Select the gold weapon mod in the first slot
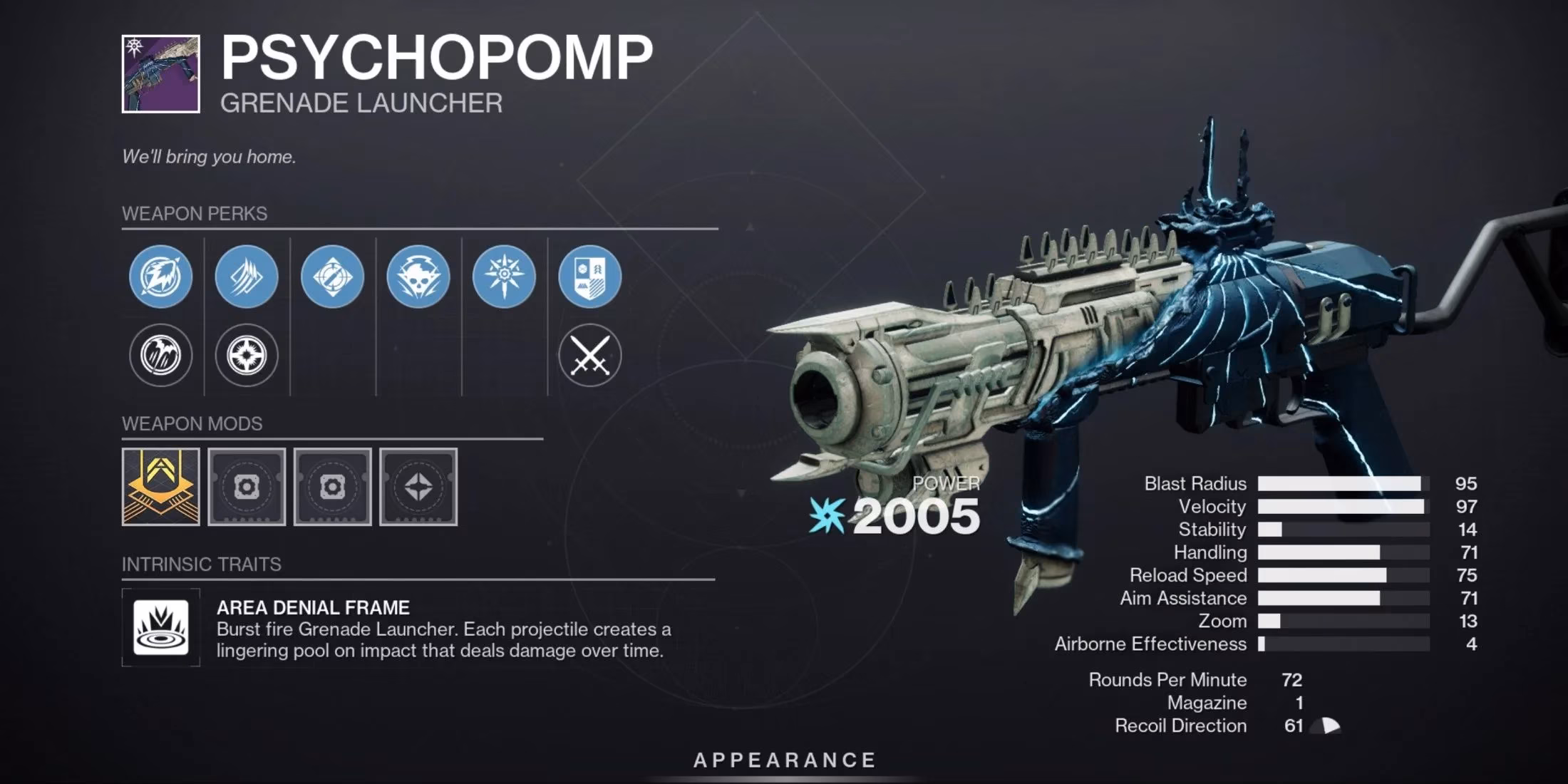Image resolution: width=1568 pixels, height=784 pixels. coord(160,488)
